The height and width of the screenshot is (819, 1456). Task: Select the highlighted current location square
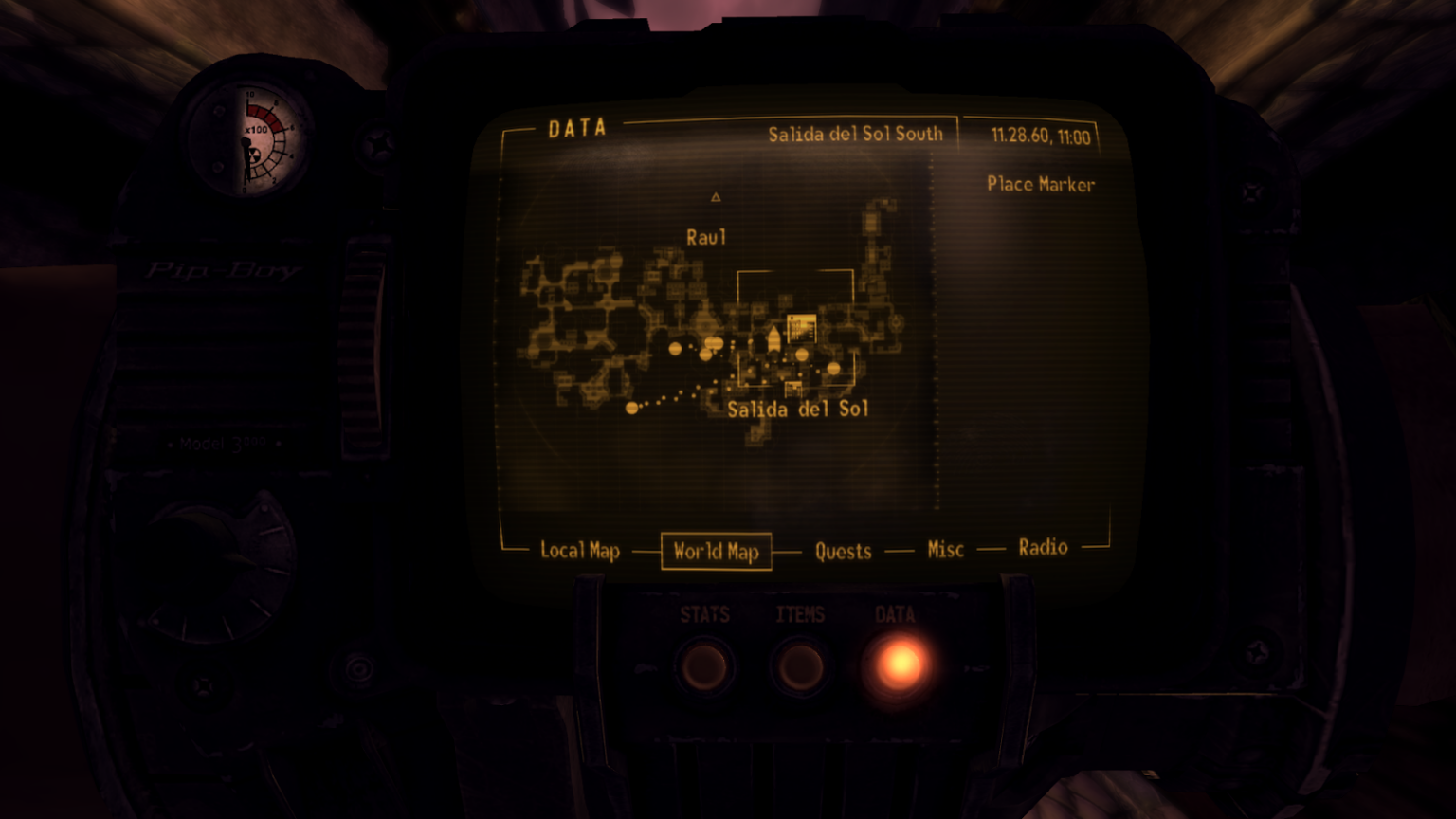(801, 329)
